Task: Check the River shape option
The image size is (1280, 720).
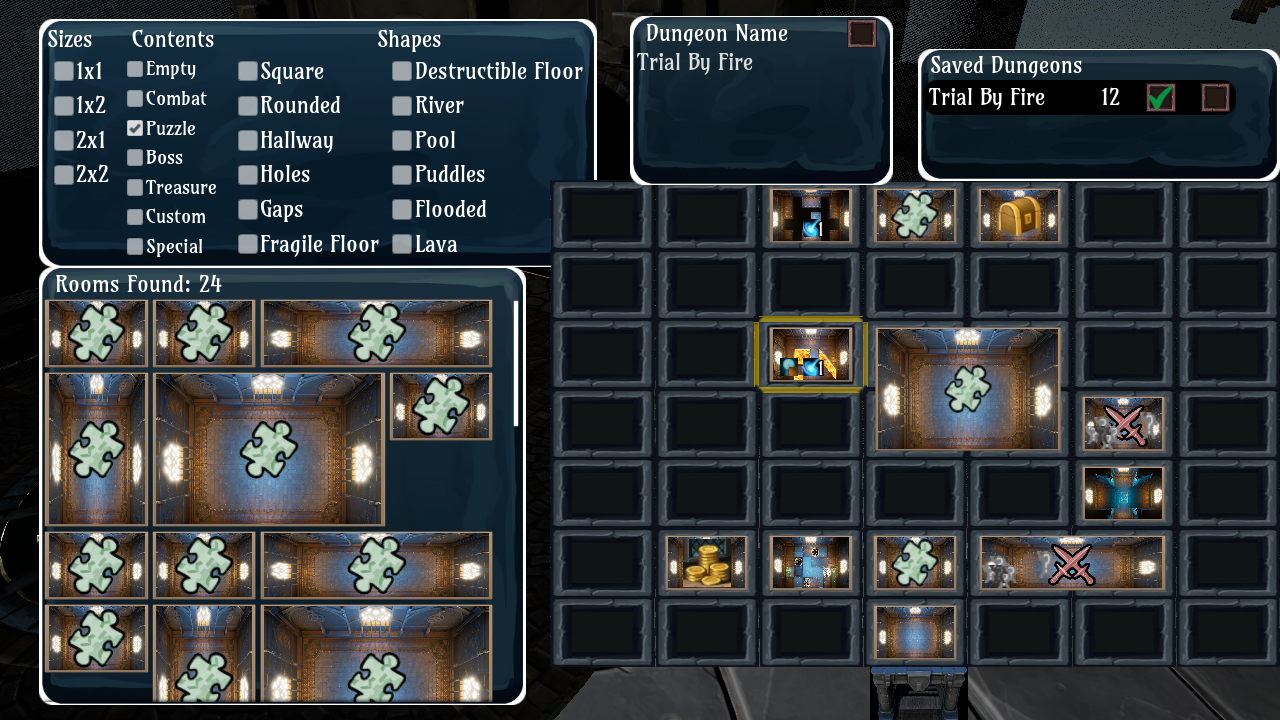Action: pos(402,106)
